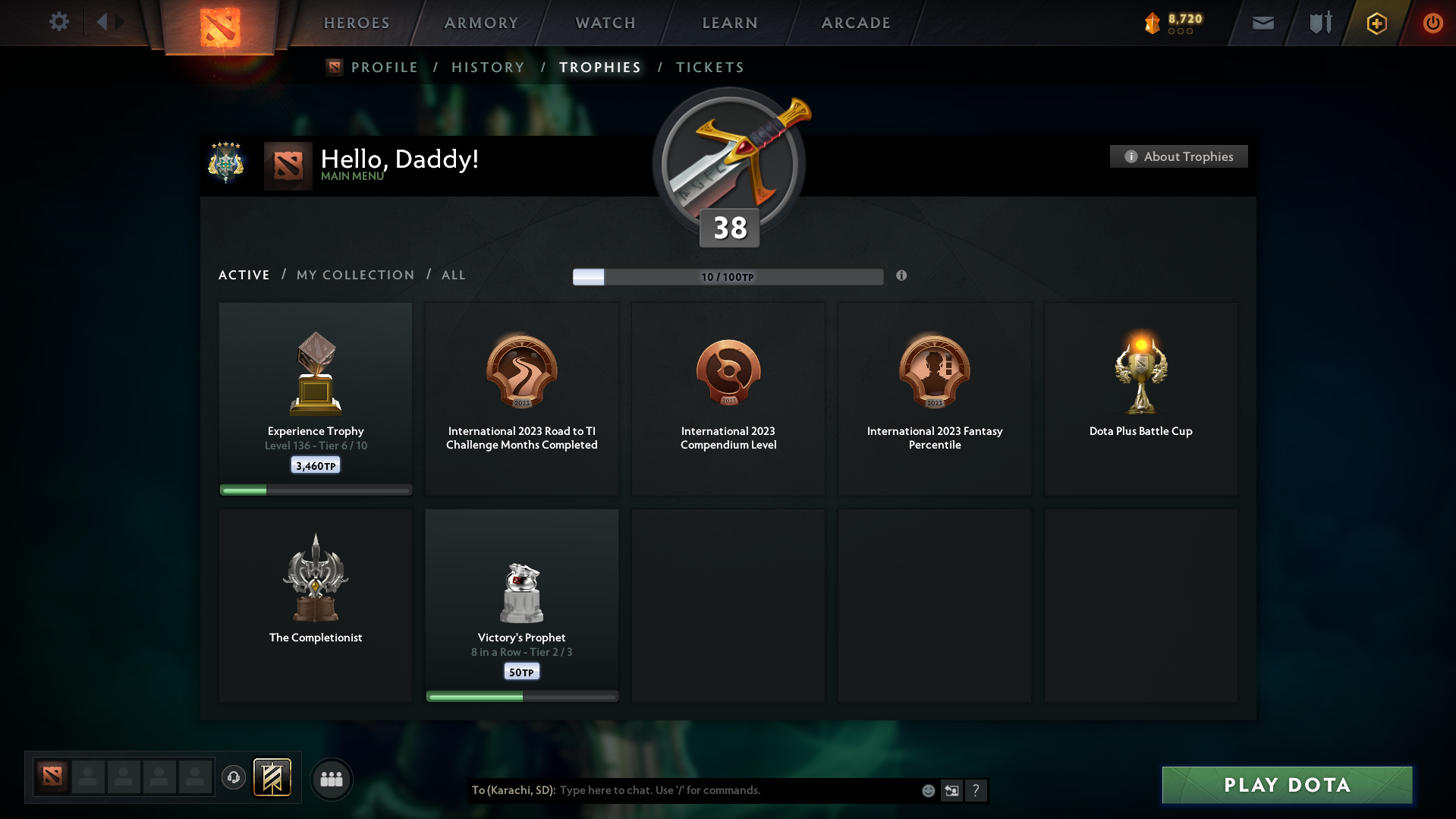Click the Dota logo in party slot

coord(51,777)
